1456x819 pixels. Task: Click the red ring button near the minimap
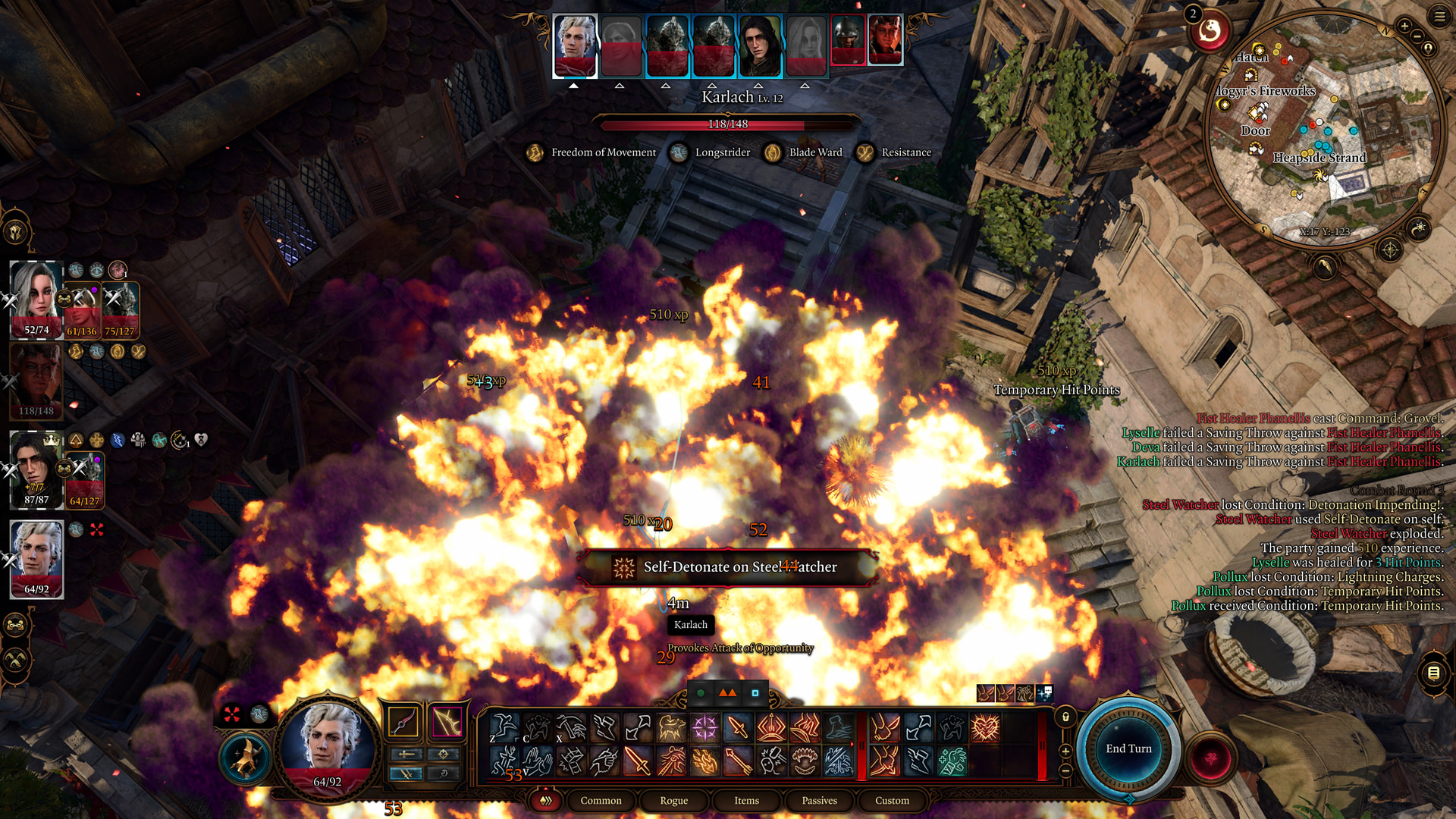[1210, 32]
